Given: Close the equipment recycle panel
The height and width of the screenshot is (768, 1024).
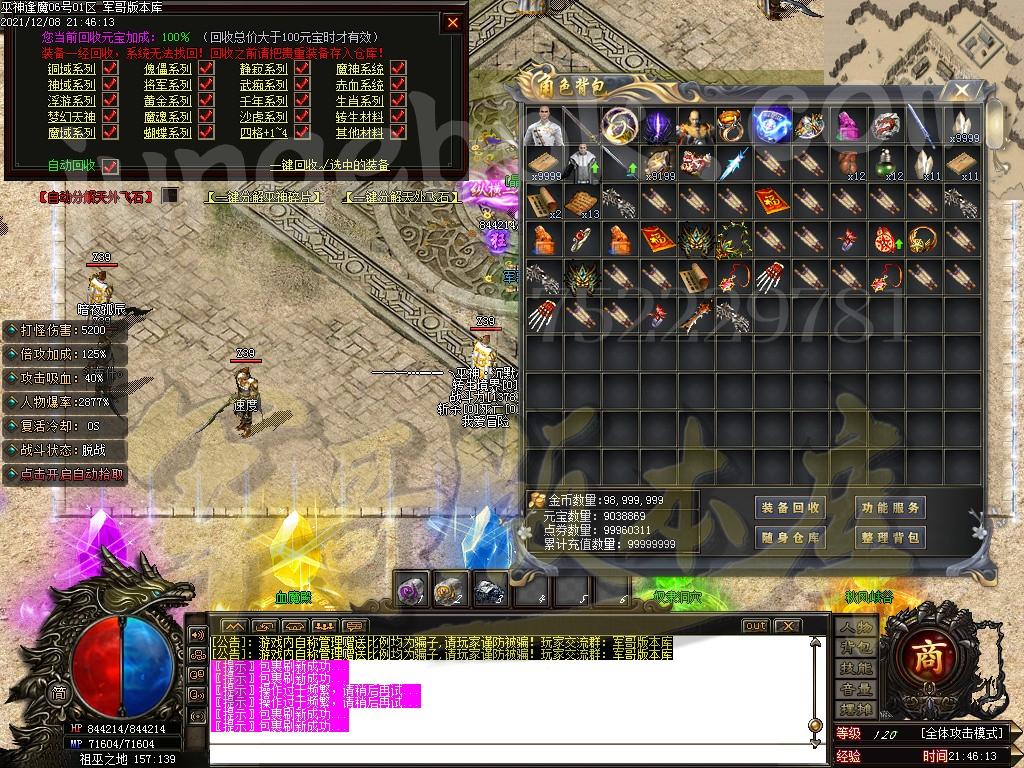Looking at the screenshot, I should click(453, 22).
